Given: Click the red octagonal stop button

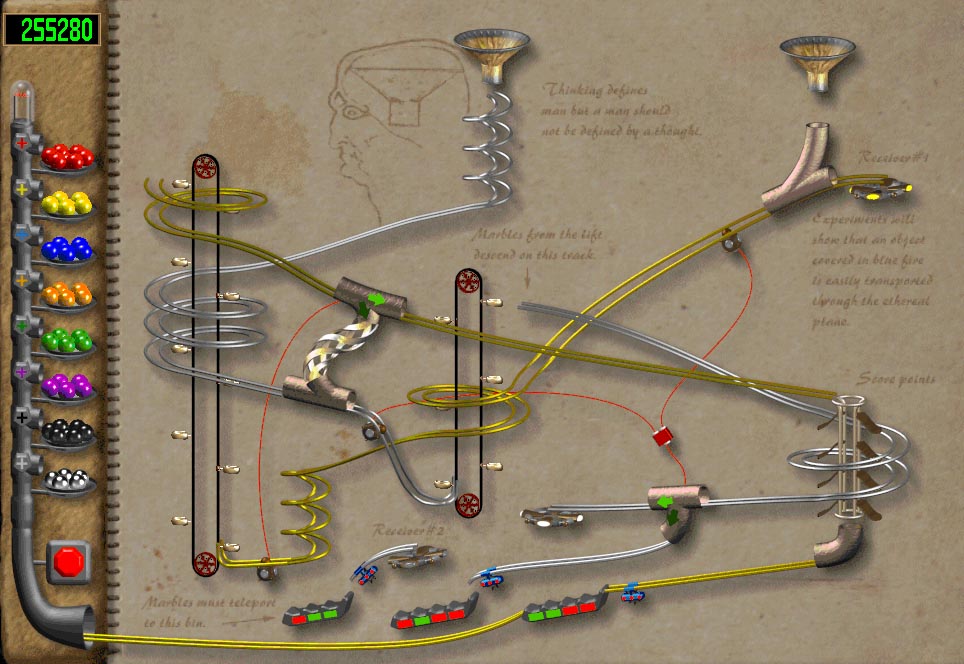Looking at the screenshot, I should click(x=68, y=562).
